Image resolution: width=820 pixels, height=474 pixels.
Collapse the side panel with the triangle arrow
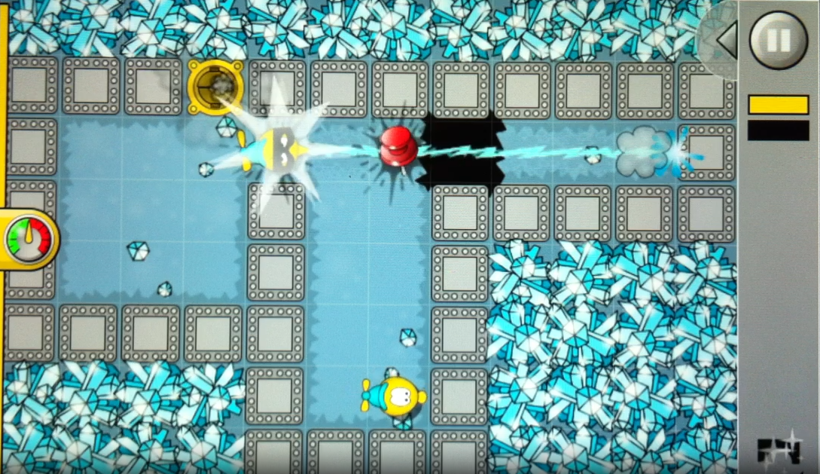point(726,40)
